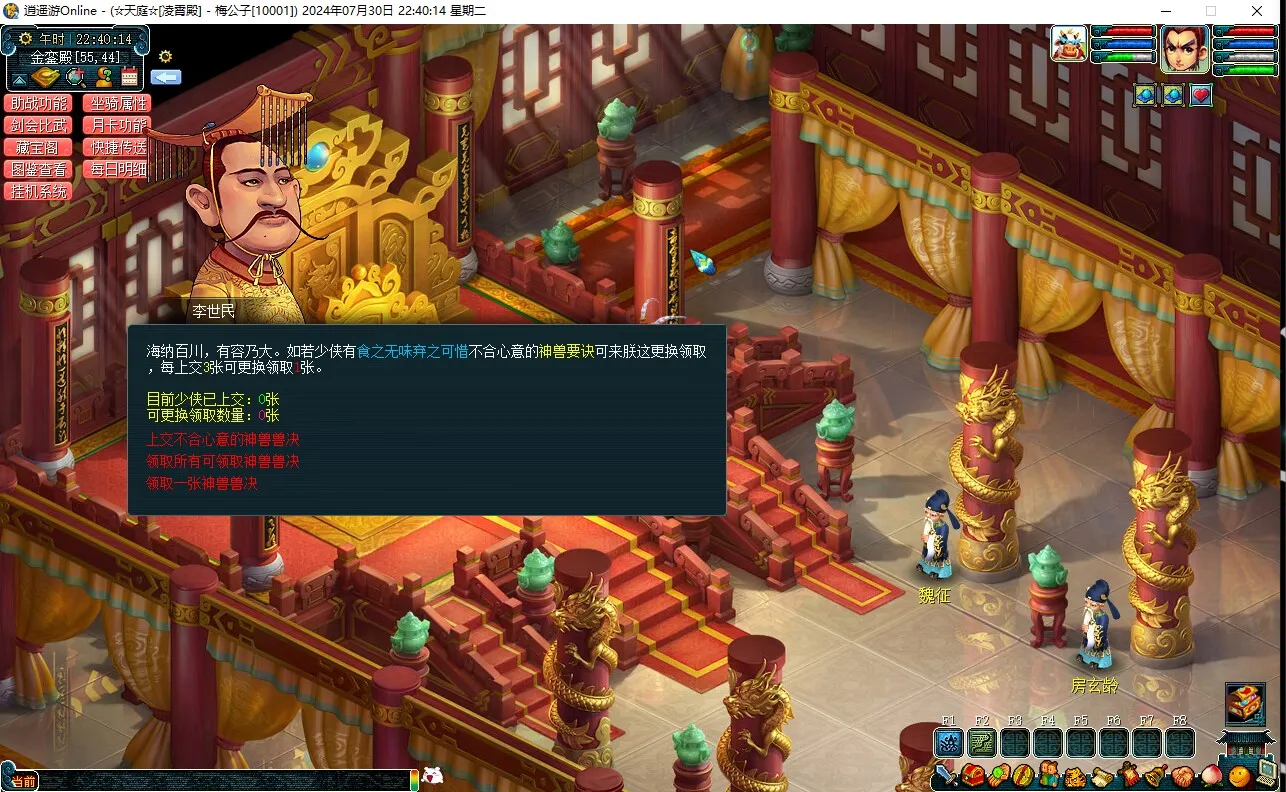Open the treasure chest icon above the pagoda
The image size is (1286, 792).
1245,704
